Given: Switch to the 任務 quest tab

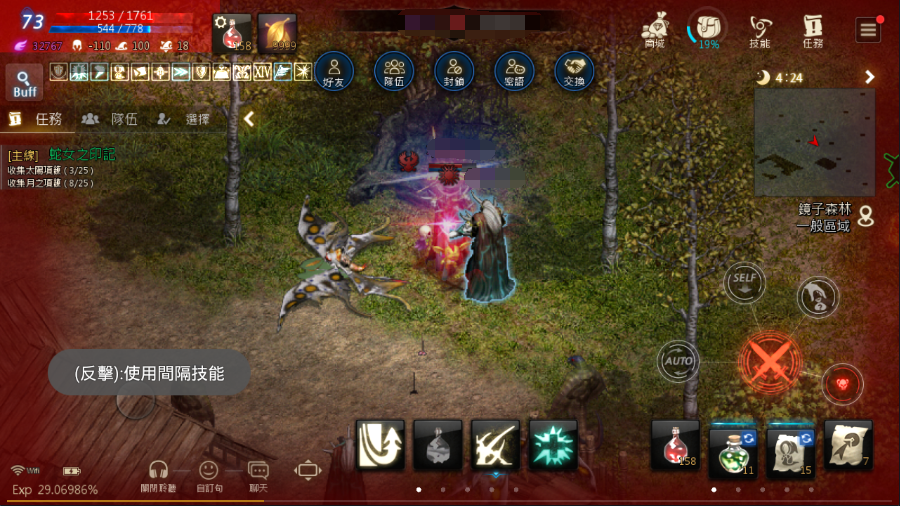Looking at the screenshot, I should click(38, 119).
